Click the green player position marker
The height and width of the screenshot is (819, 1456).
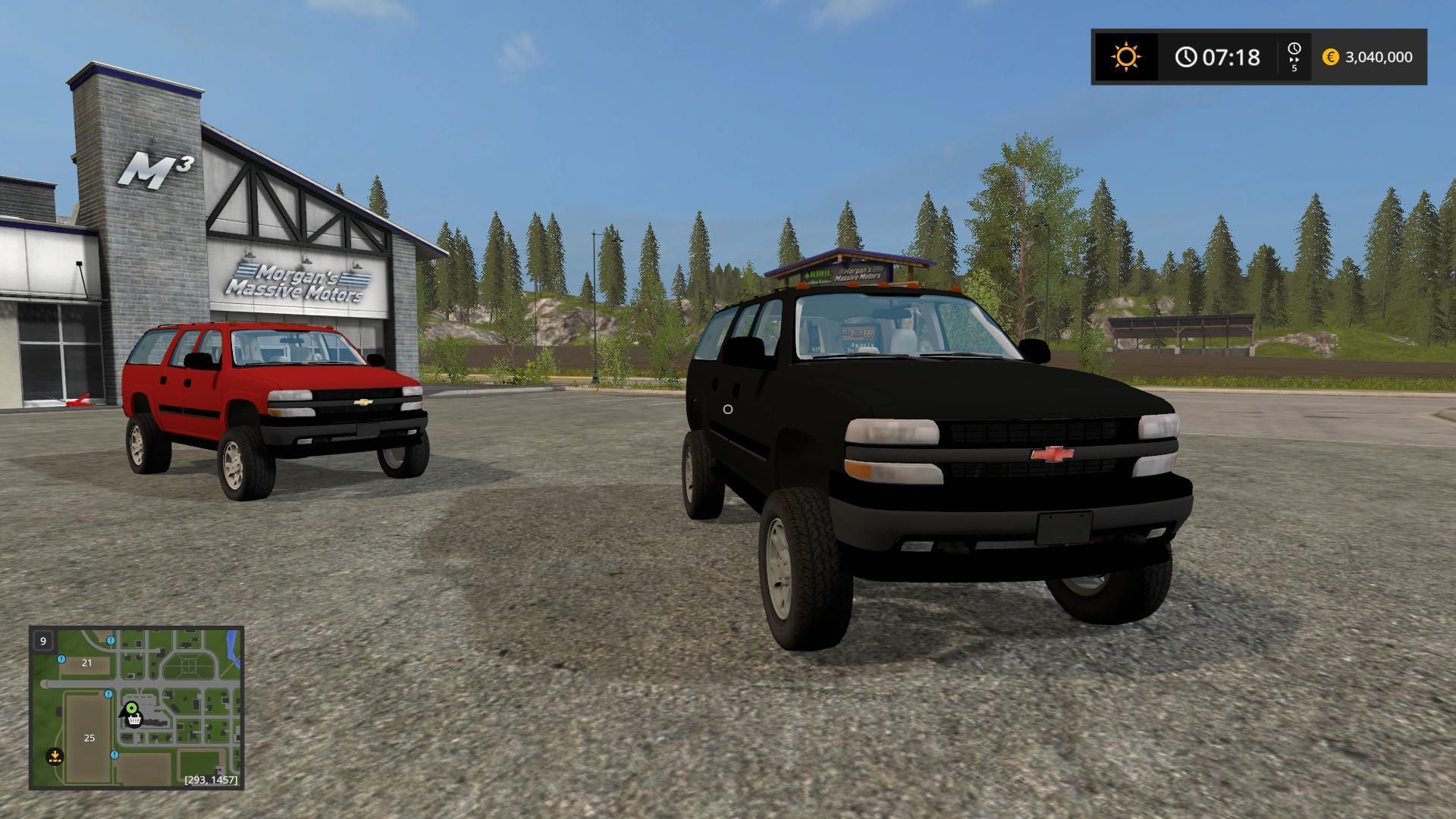131,709
